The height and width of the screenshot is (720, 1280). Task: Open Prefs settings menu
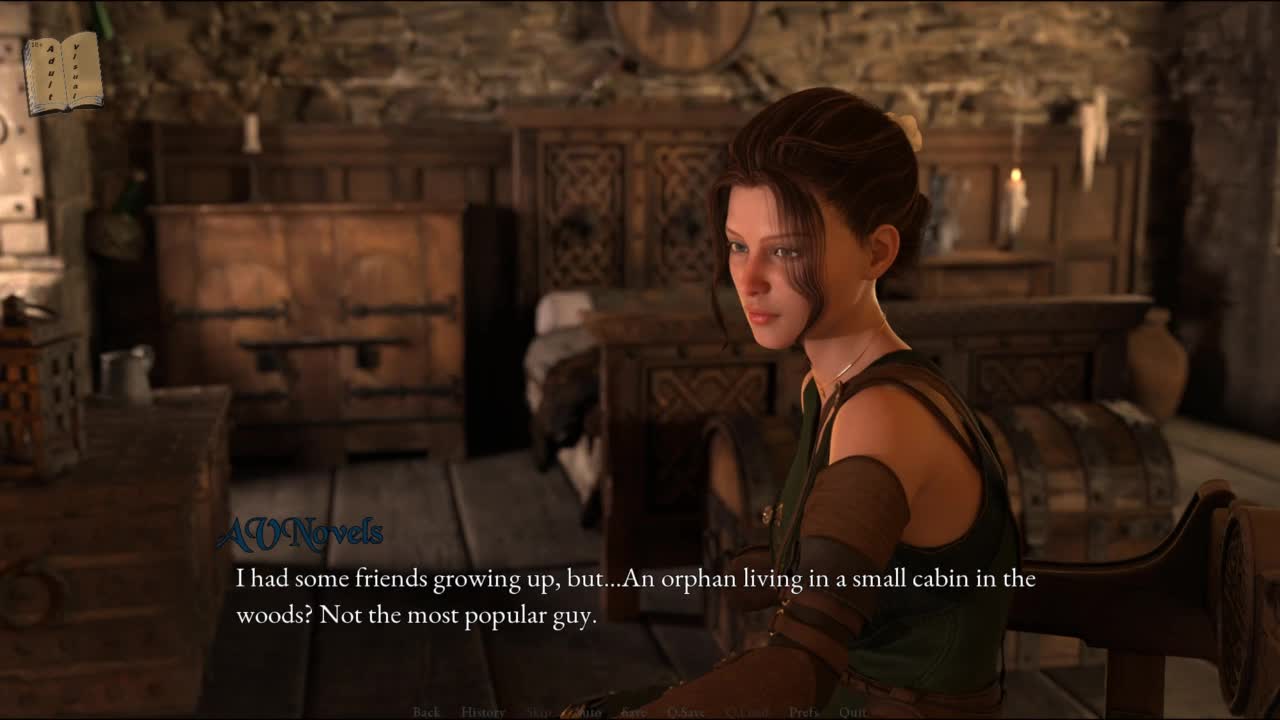coord(803,712)
